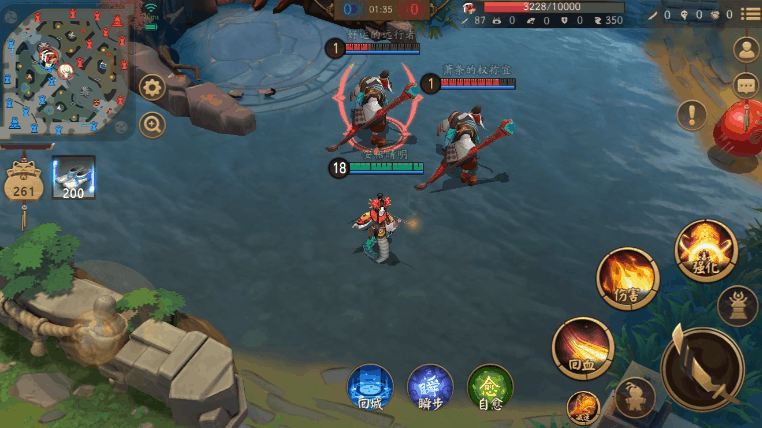Activate the 回城 recall ability
Viewport: 762px width, 428px height.
370,387
